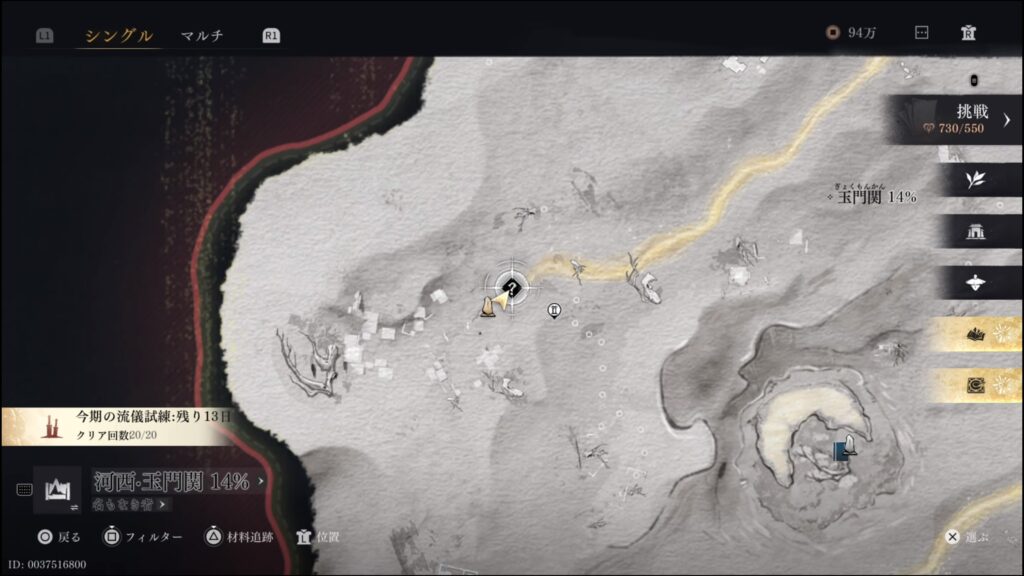Open the gold open-book side entry
This screenshot has width=1024, height=576.
(x=976, y=335)
